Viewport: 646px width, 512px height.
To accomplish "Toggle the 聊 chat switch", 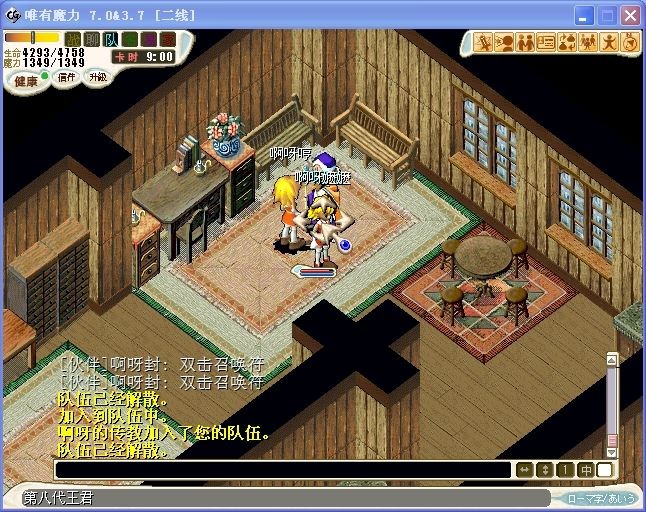I will [x=92, y=39].
